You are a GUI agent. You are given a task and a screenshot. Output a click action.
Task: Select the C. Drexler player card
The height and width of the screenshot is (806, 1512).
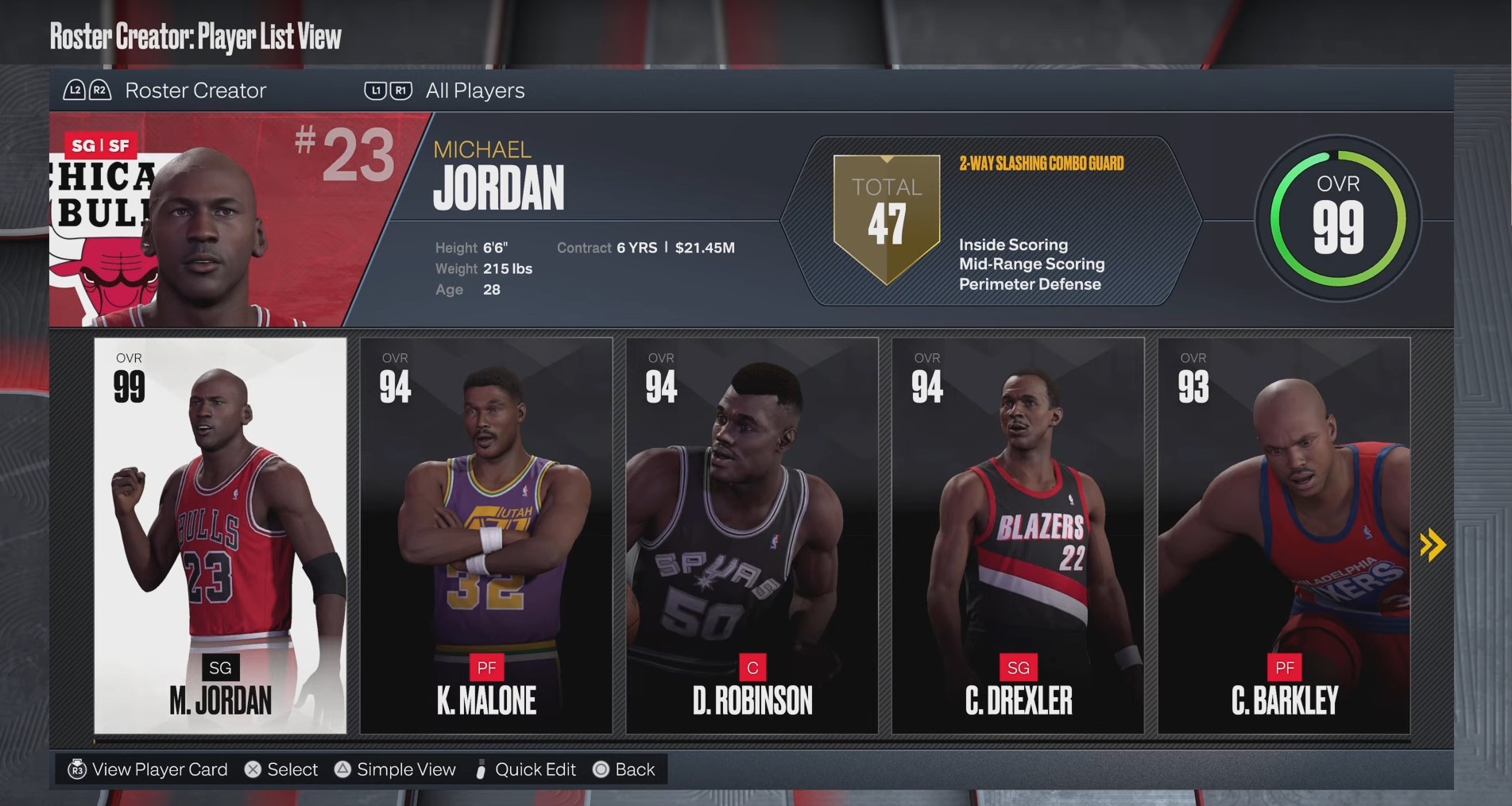(x=1018, y=535)
